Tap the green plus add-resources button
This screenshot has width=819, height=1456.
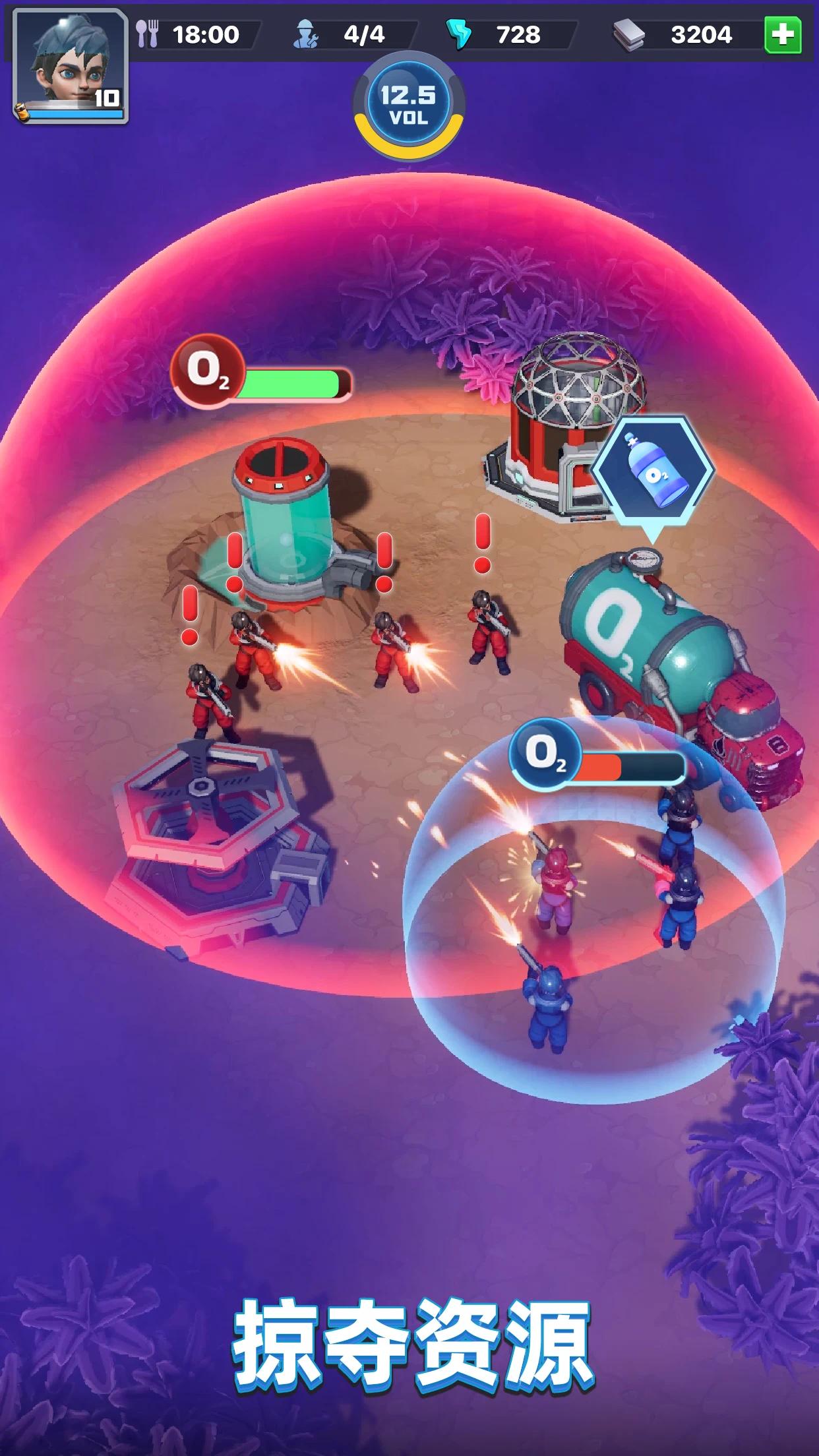[x=782, y=34]
